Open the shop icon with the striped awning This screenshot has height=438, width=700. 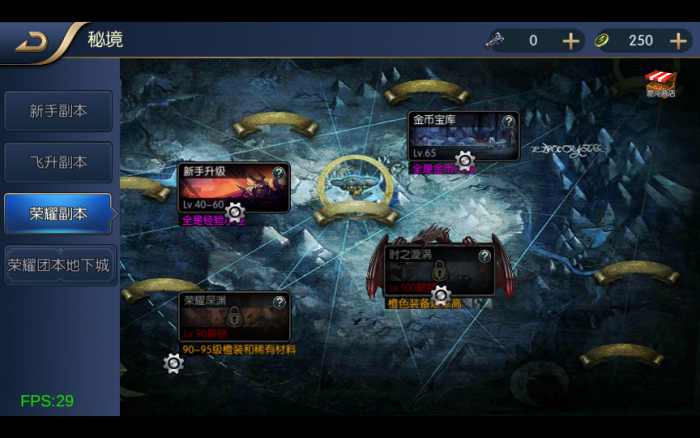click(659, 83)
